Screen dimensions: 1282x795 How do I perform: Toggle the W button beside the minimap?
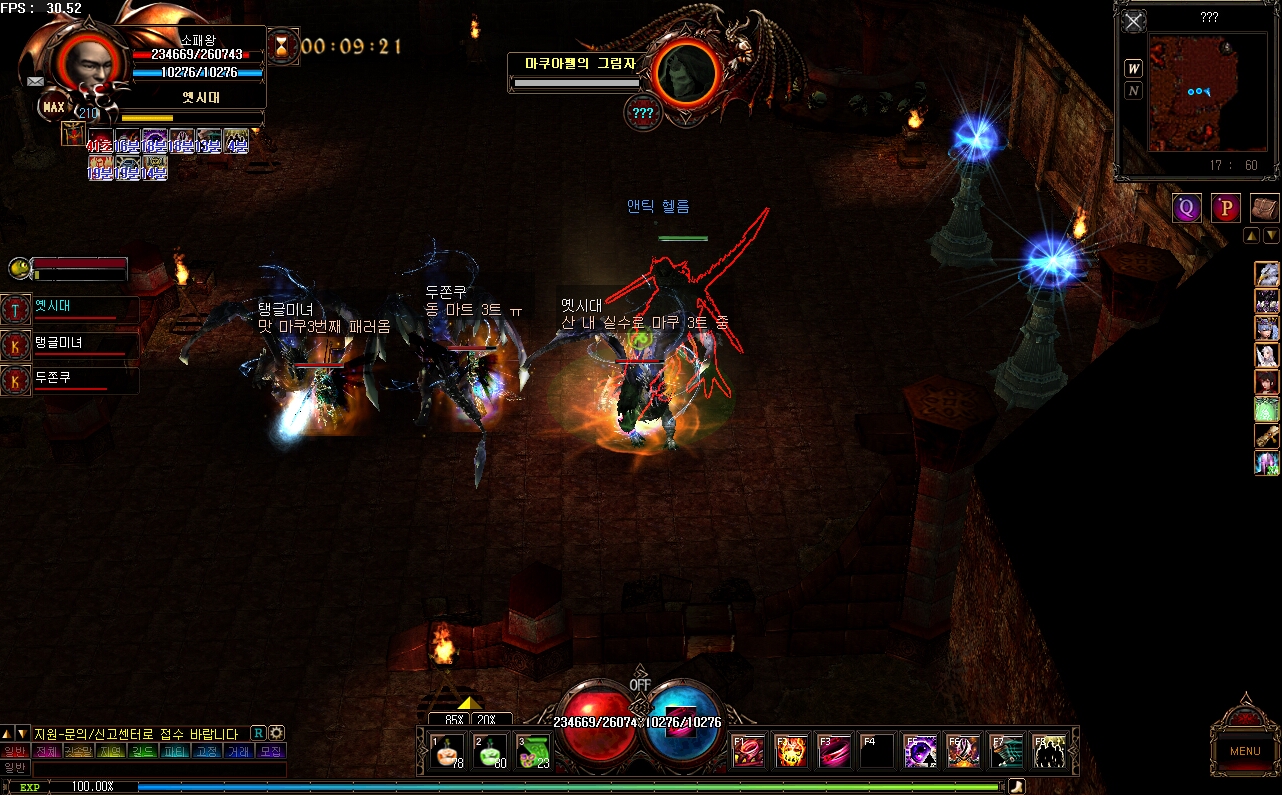pos(1134,68)
